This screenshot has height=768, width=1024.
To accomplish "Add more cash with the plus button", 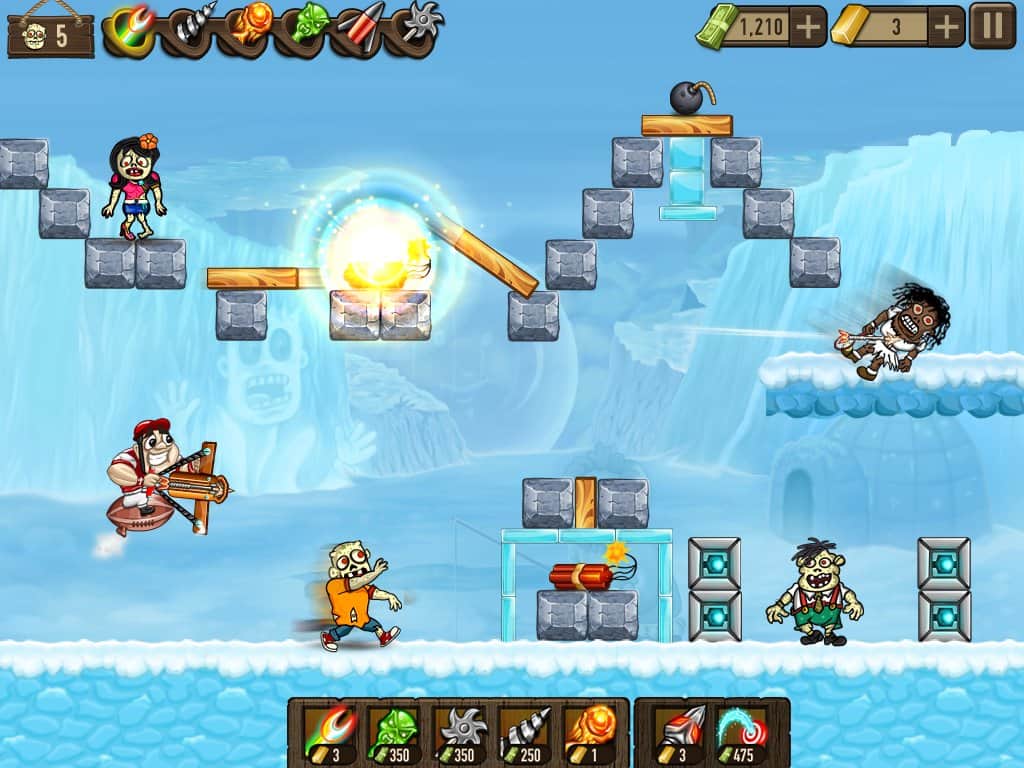I will click(808, 26).
